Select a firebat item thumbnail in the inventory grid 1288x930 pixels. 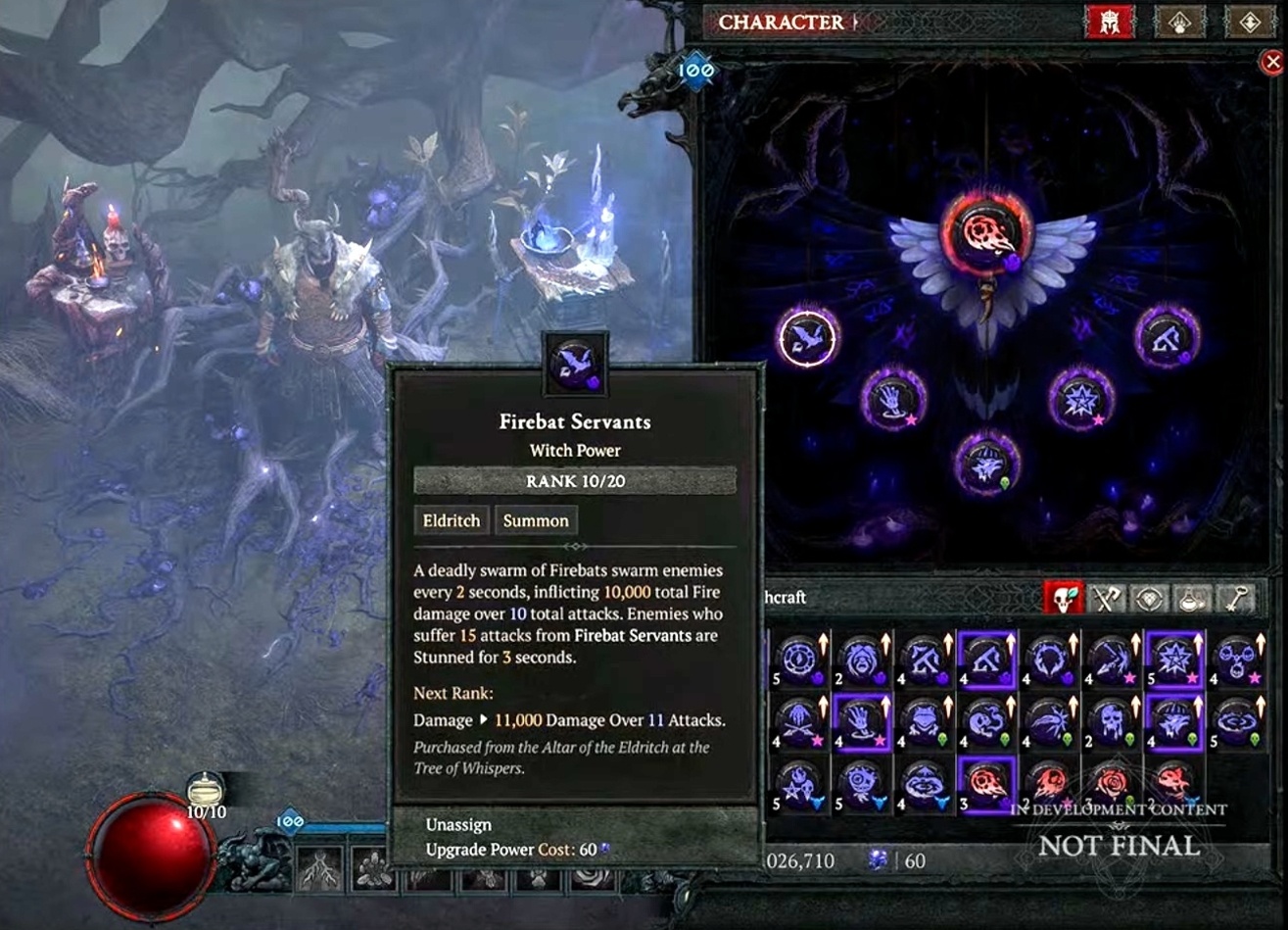[987, 784]
